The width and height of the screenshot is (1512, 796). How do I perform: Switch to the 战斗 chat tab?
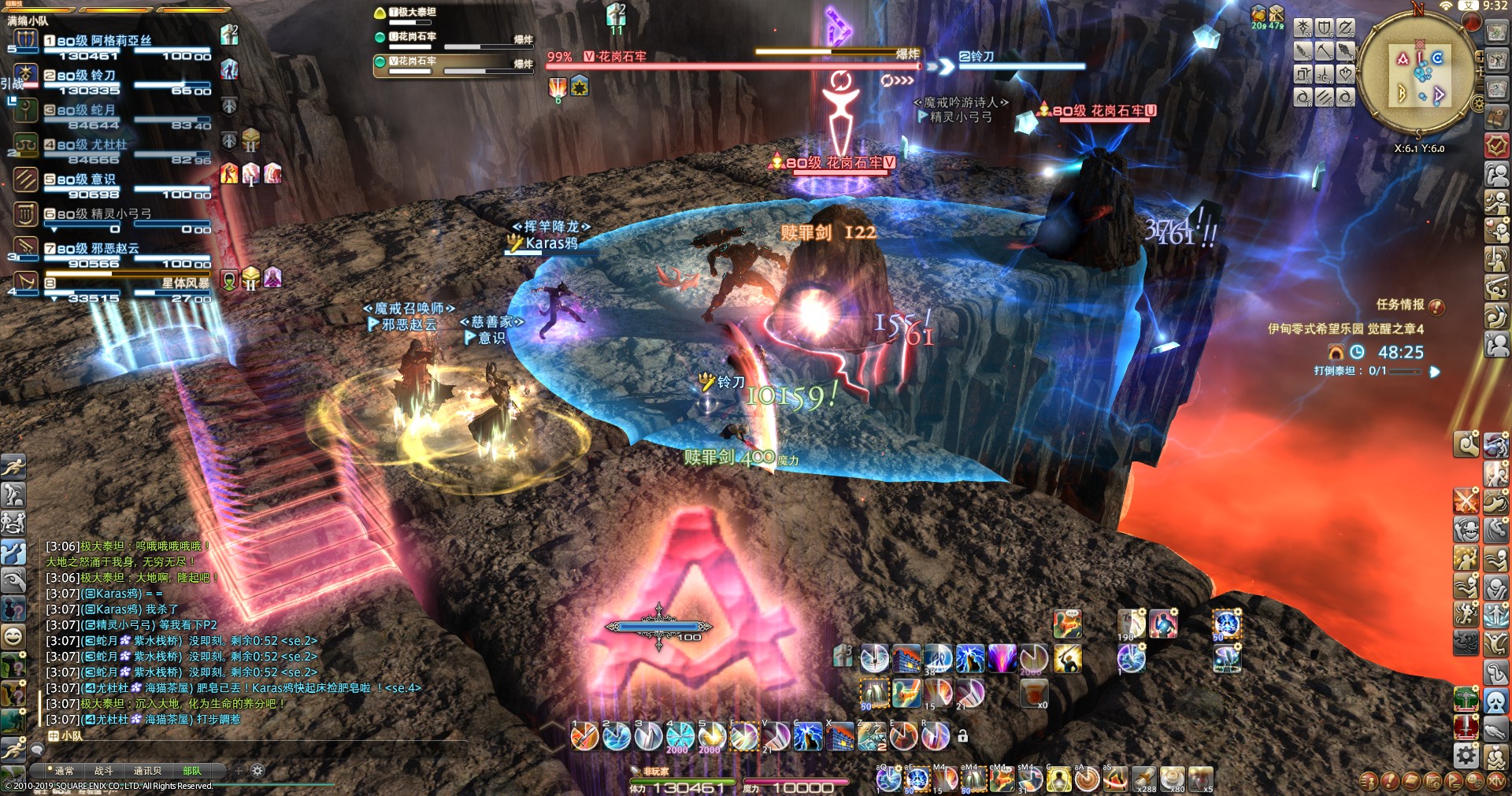click(104, 771)
